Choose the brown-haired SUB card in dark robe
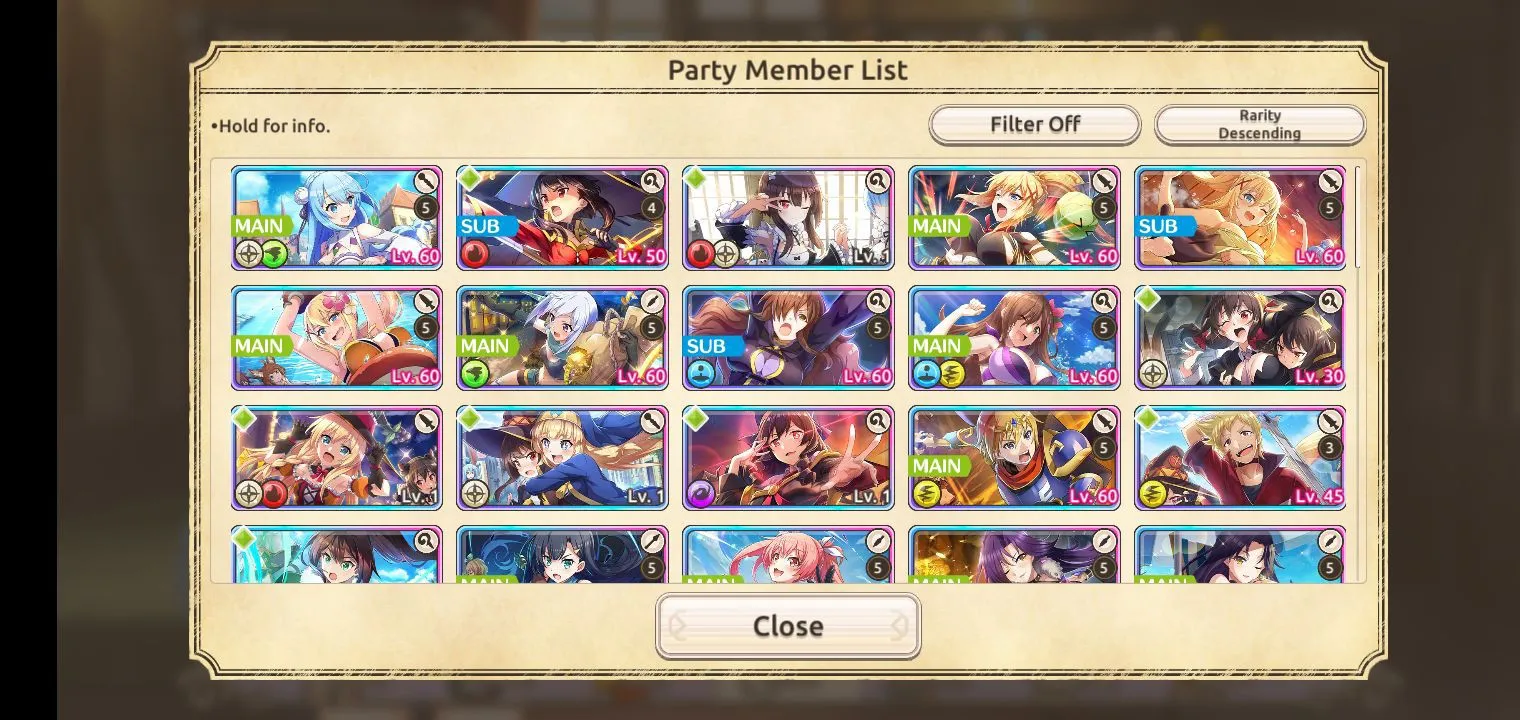 (788, 338)
